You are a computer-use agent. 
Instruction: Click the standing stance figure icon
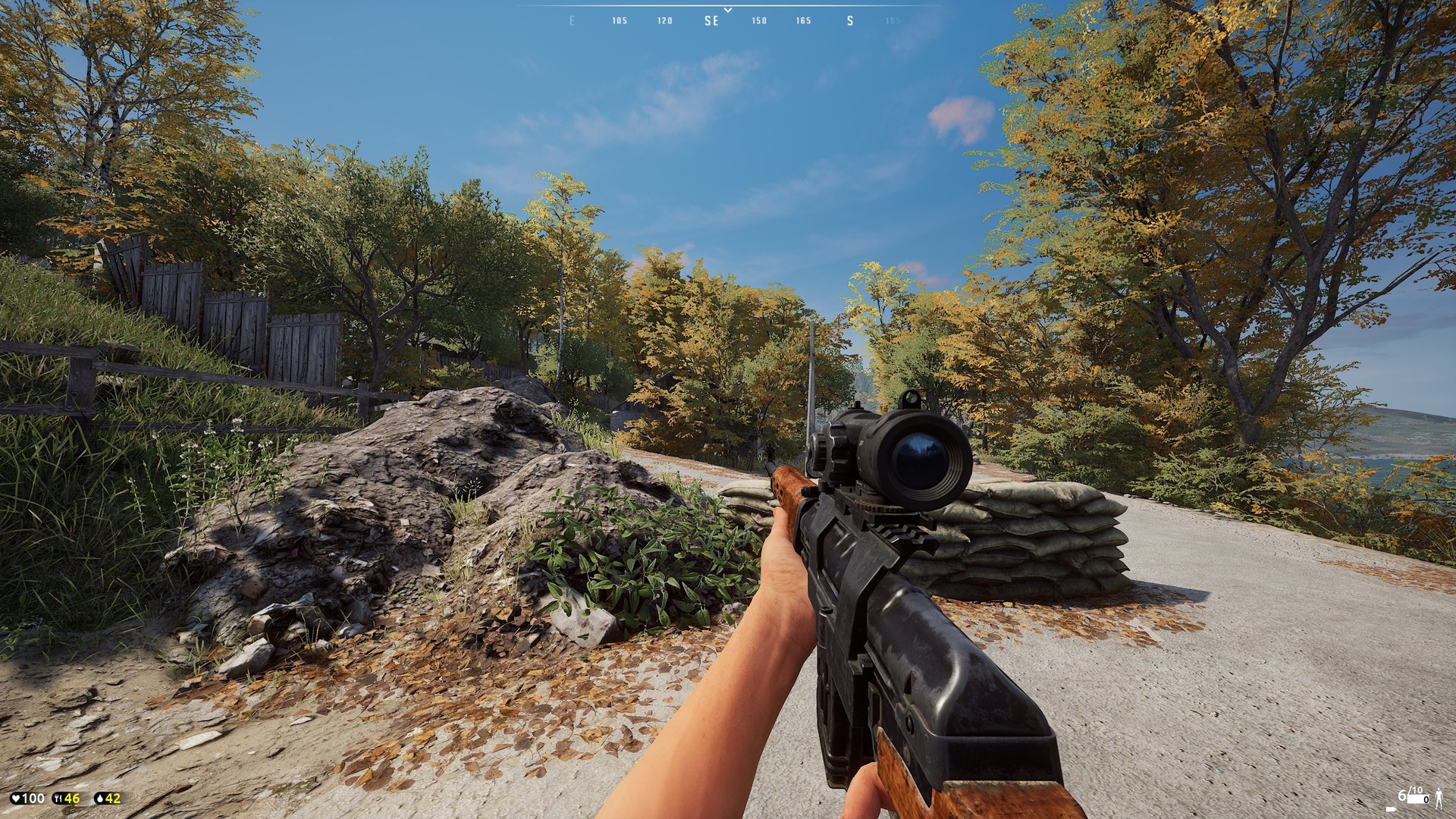[x=1439, y=799]
